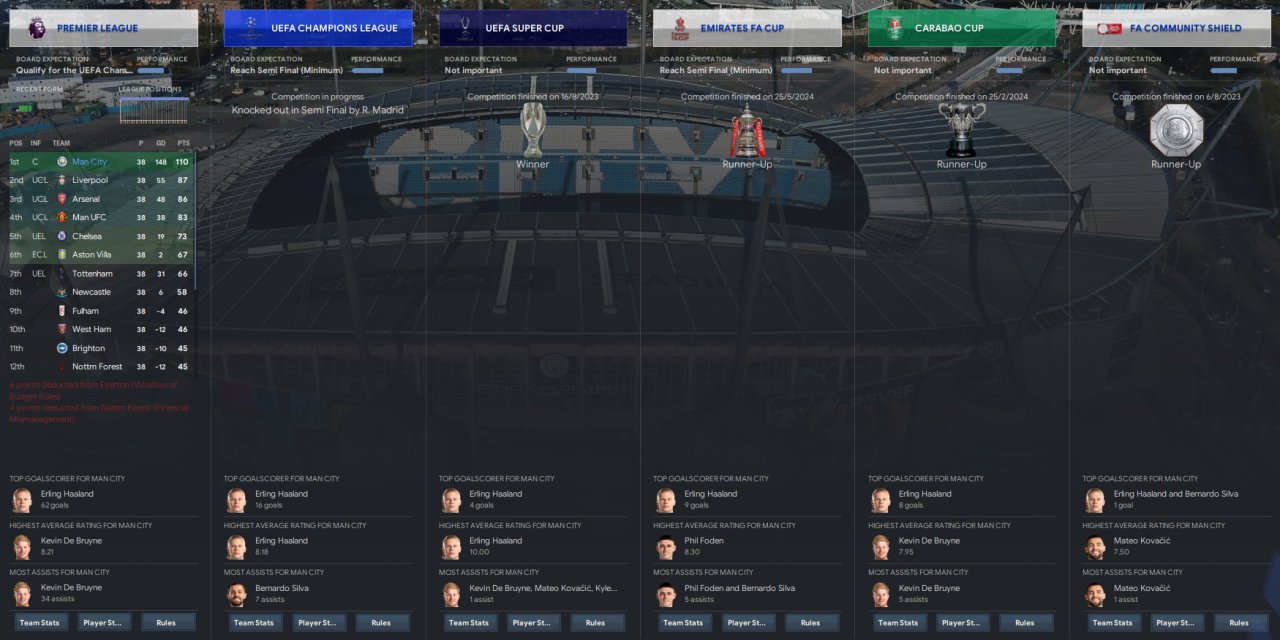This screenshot has width=1280, height=640.
Task: Select the Arsenal row in the table
Action: tap(86, 199)
